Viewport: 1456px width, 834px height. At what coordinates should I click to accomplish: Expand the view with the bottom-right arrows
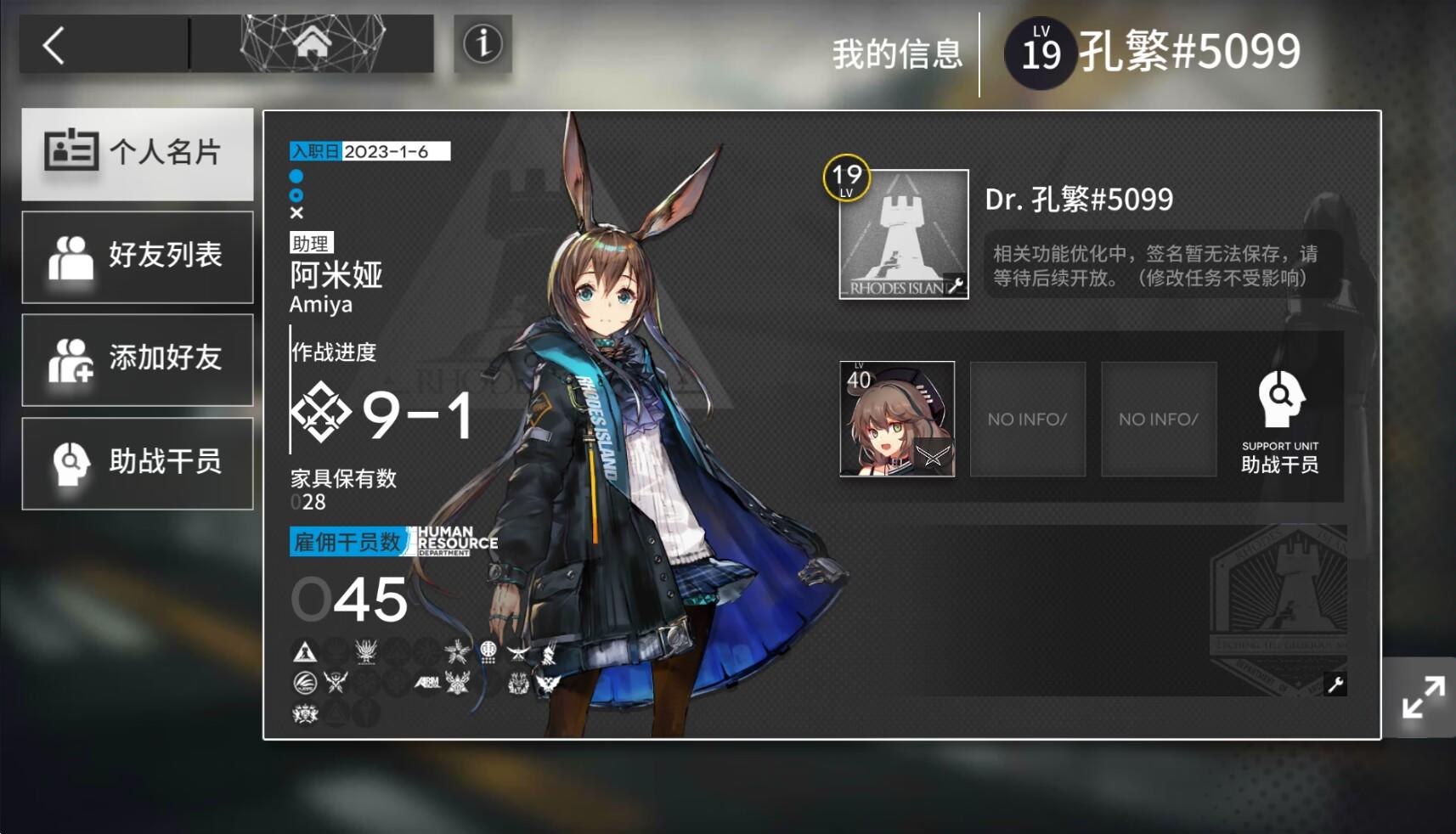pyautogui.click(x=1424, y=700)
